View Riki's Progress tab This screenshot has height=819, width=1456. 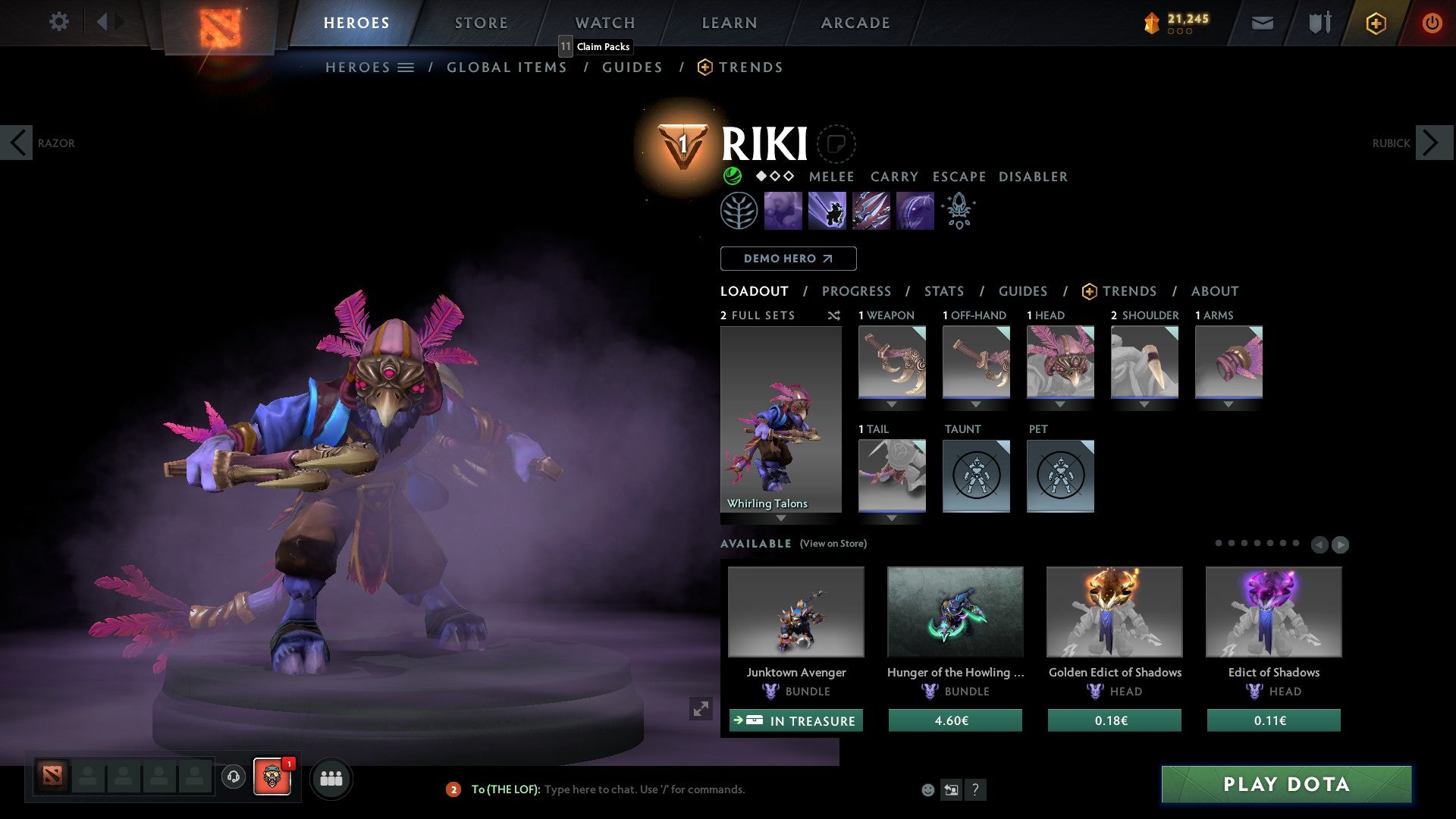856,291
